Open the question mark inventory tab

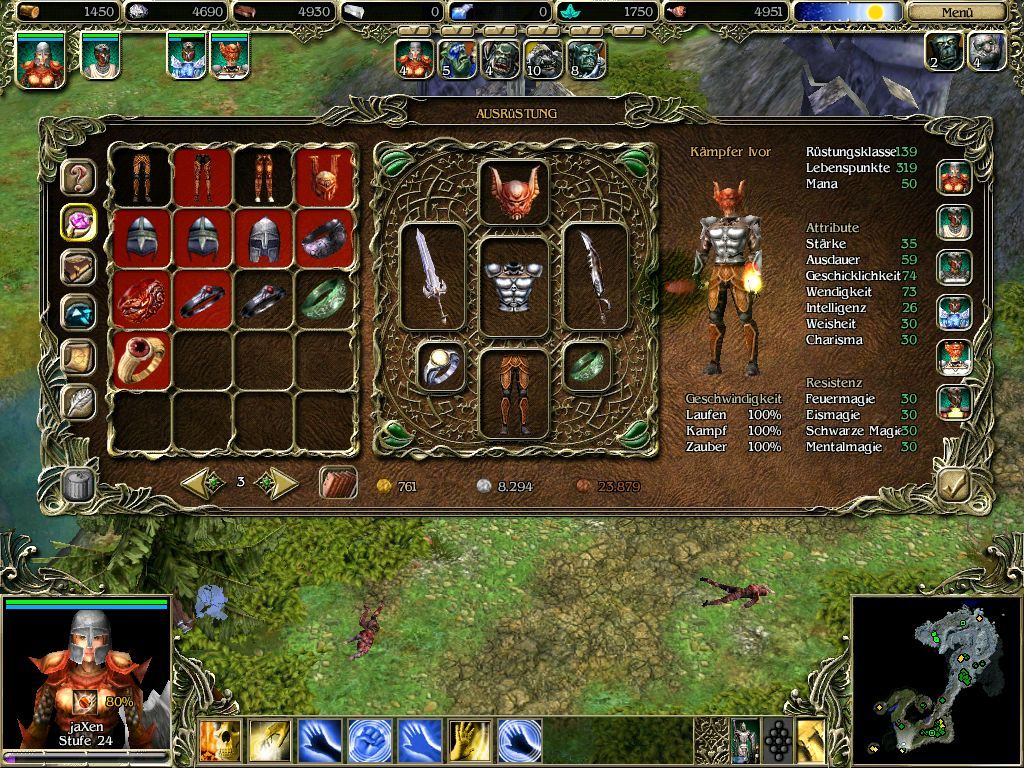pyautogui.click(x=78, y=178)
